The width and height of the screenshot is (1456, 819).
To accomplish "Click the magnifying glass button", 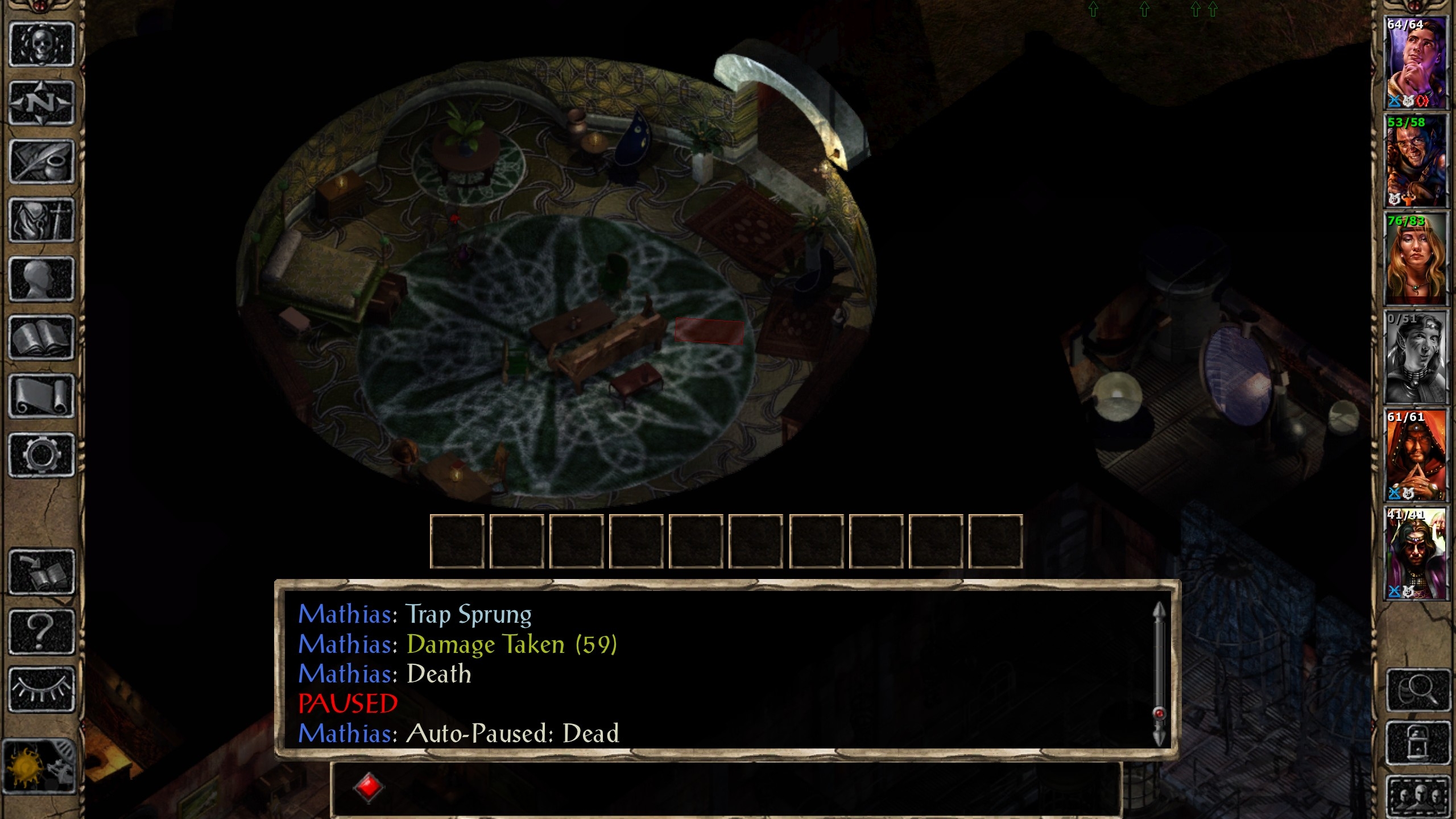I will pos(1418,690).
